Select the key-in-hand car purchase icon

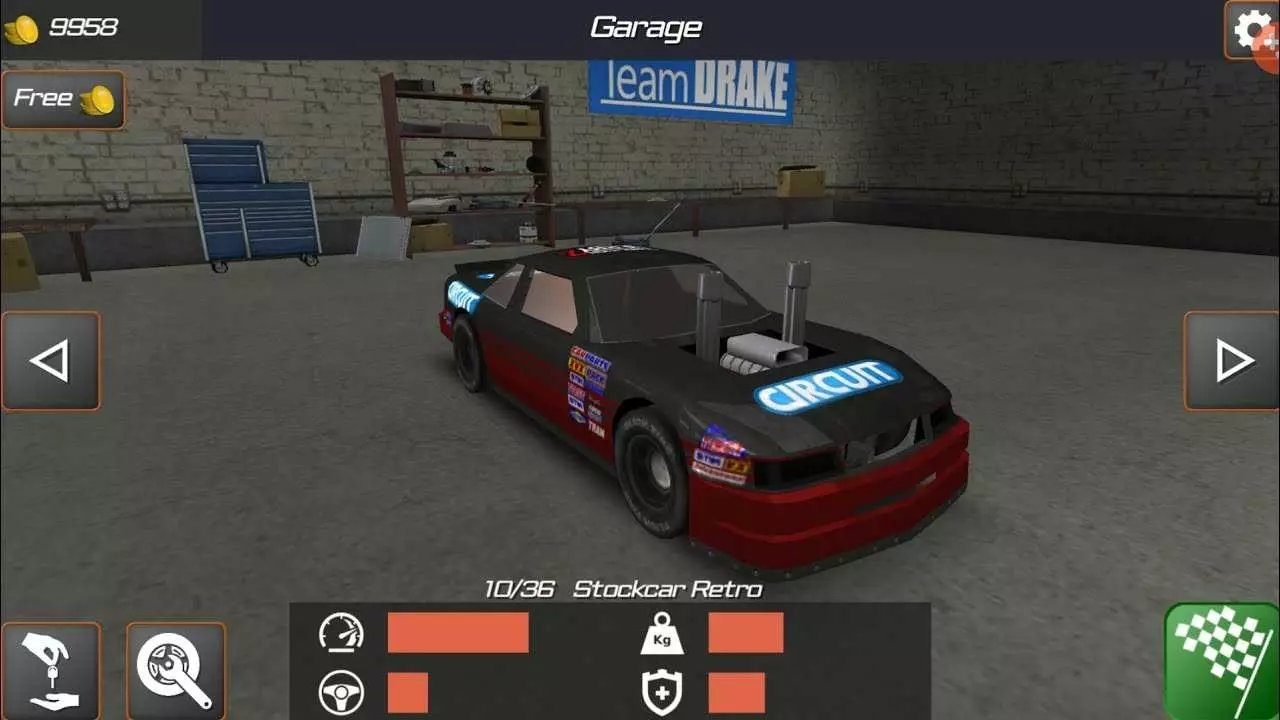pos(52,668)
